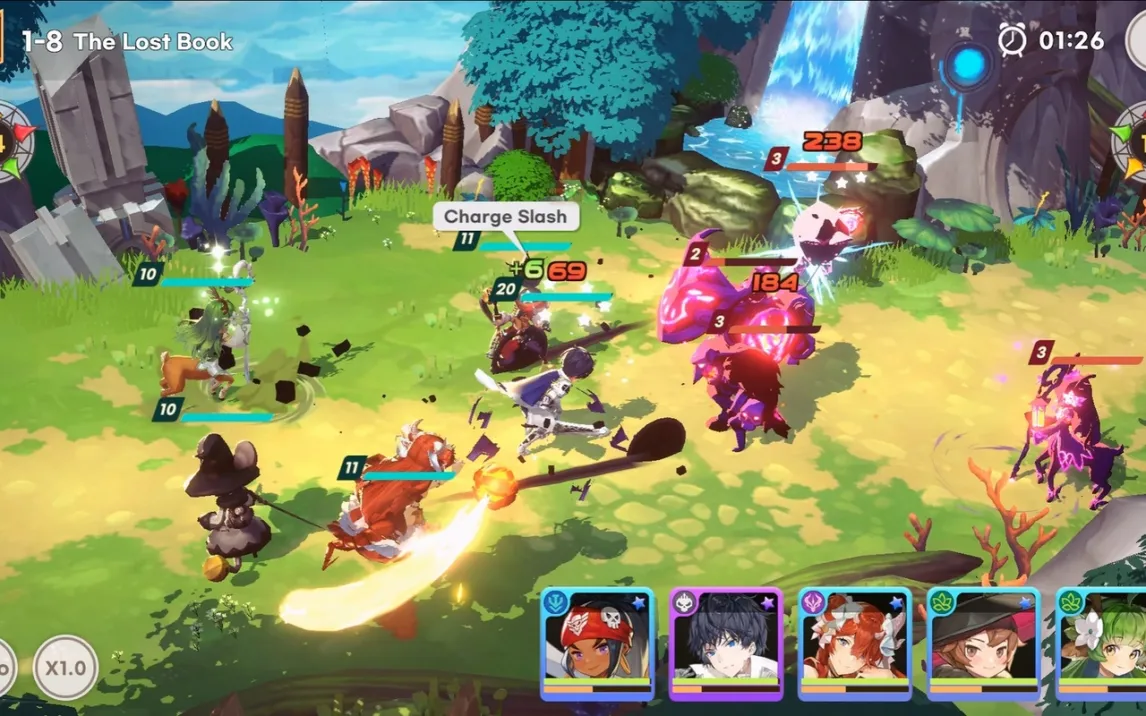The image size is (1146, 716).
Task: Pick the witch hat girl hero card
Action: pyautogui.click(x=984, y=642)
